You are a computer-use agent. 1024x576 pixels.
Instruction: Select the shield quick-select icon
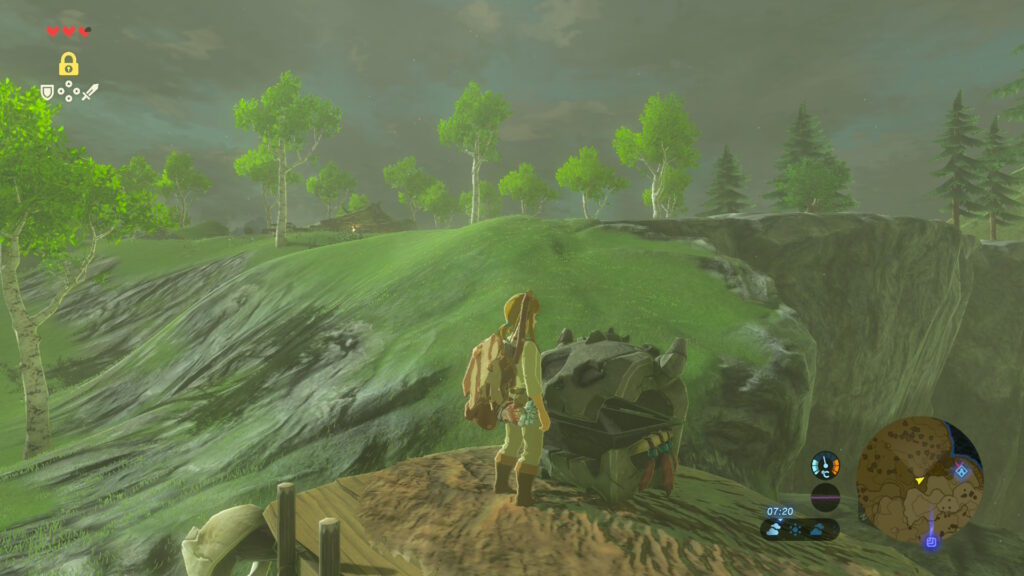[47, 92]
